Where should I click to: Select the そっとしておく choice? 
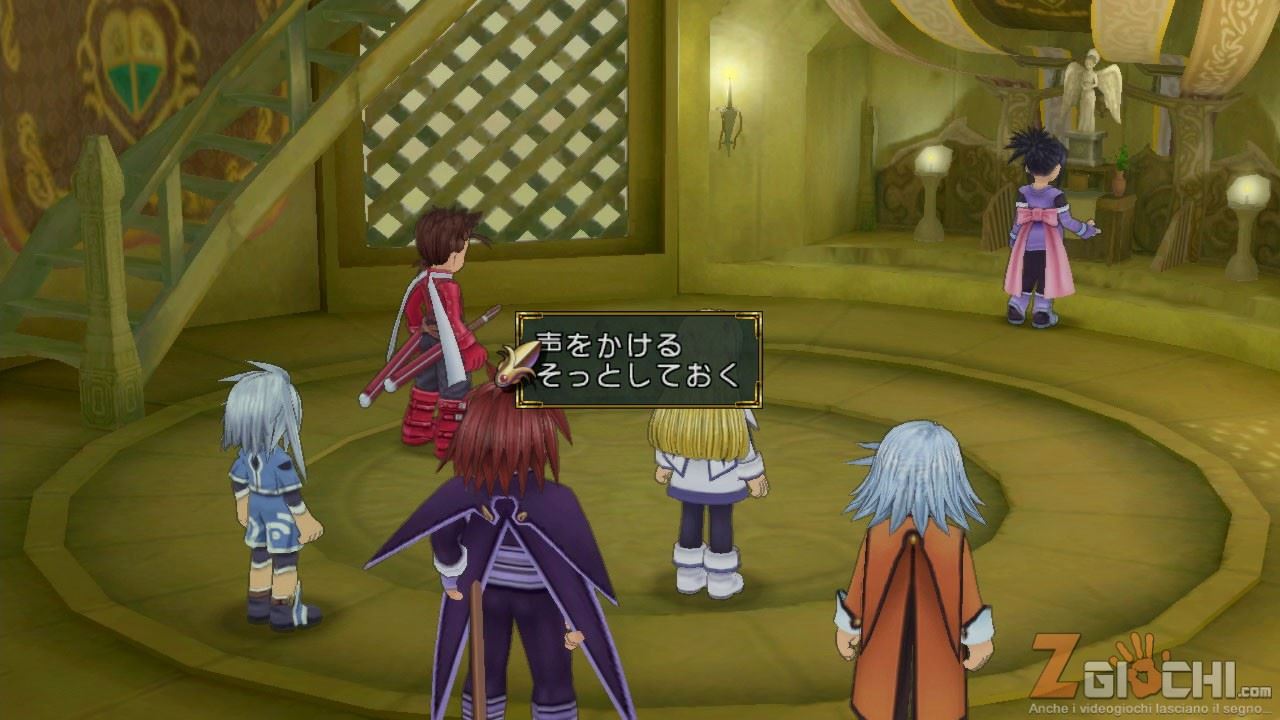click(x=640, y=376)
